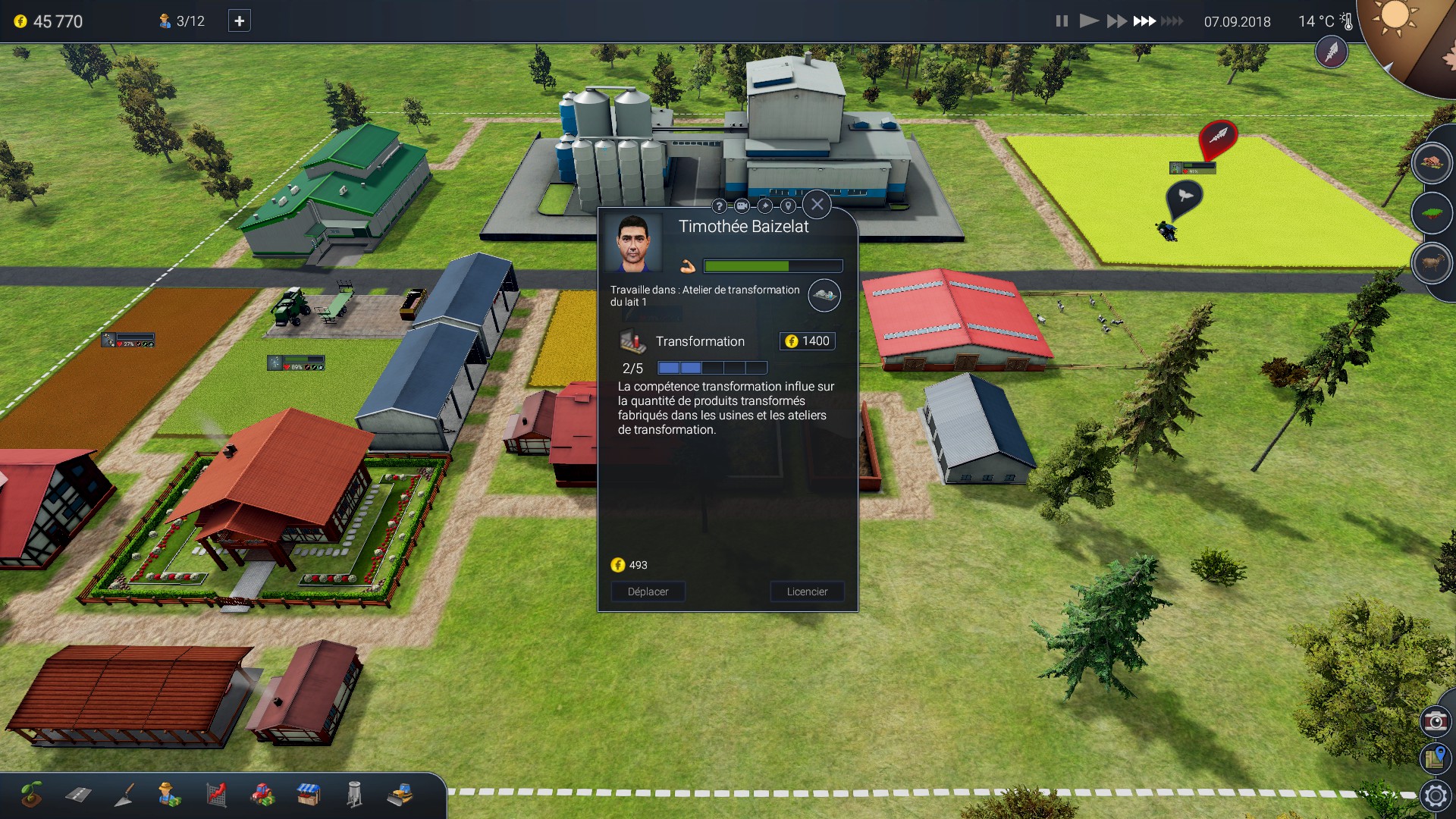This screenshot has height=819, width=1456.
Task: Fire the worker with Licencier
Action: click(807, 591)
